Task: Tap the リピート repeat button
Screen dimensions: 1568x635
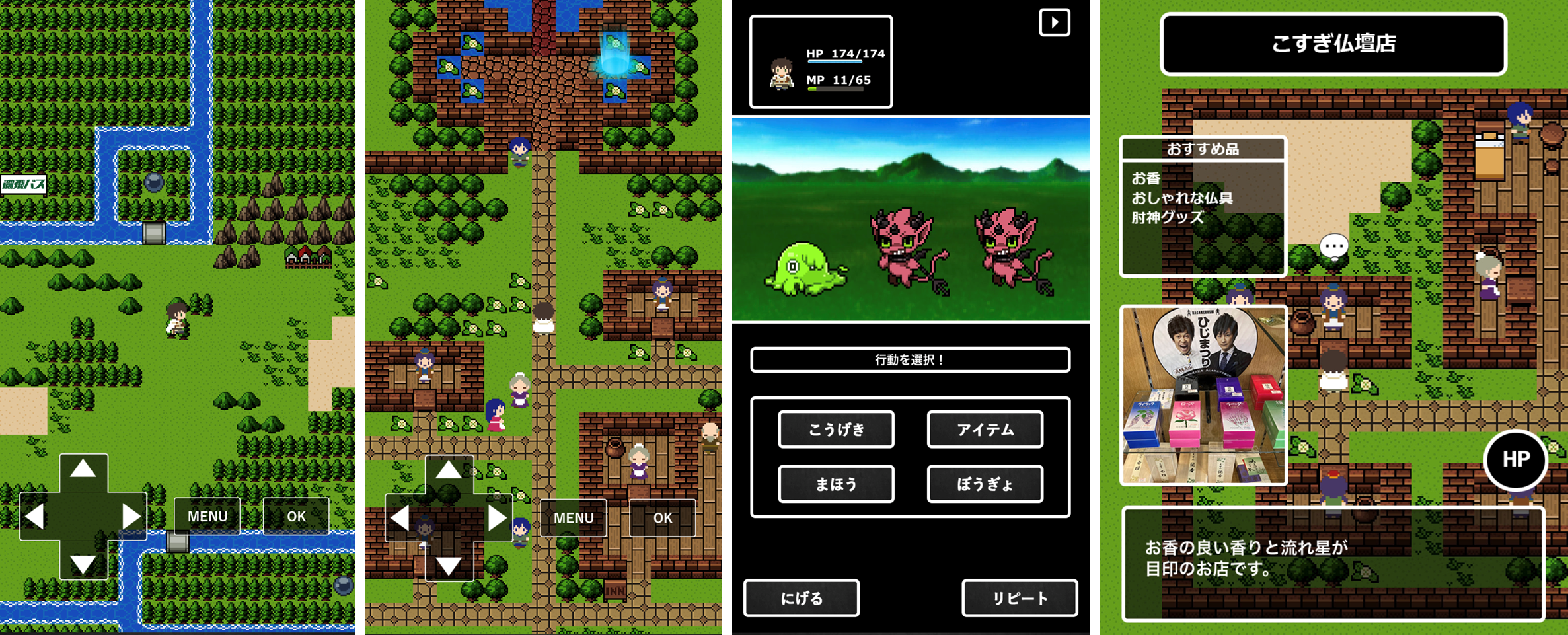Action: (x=1020, y=598)
